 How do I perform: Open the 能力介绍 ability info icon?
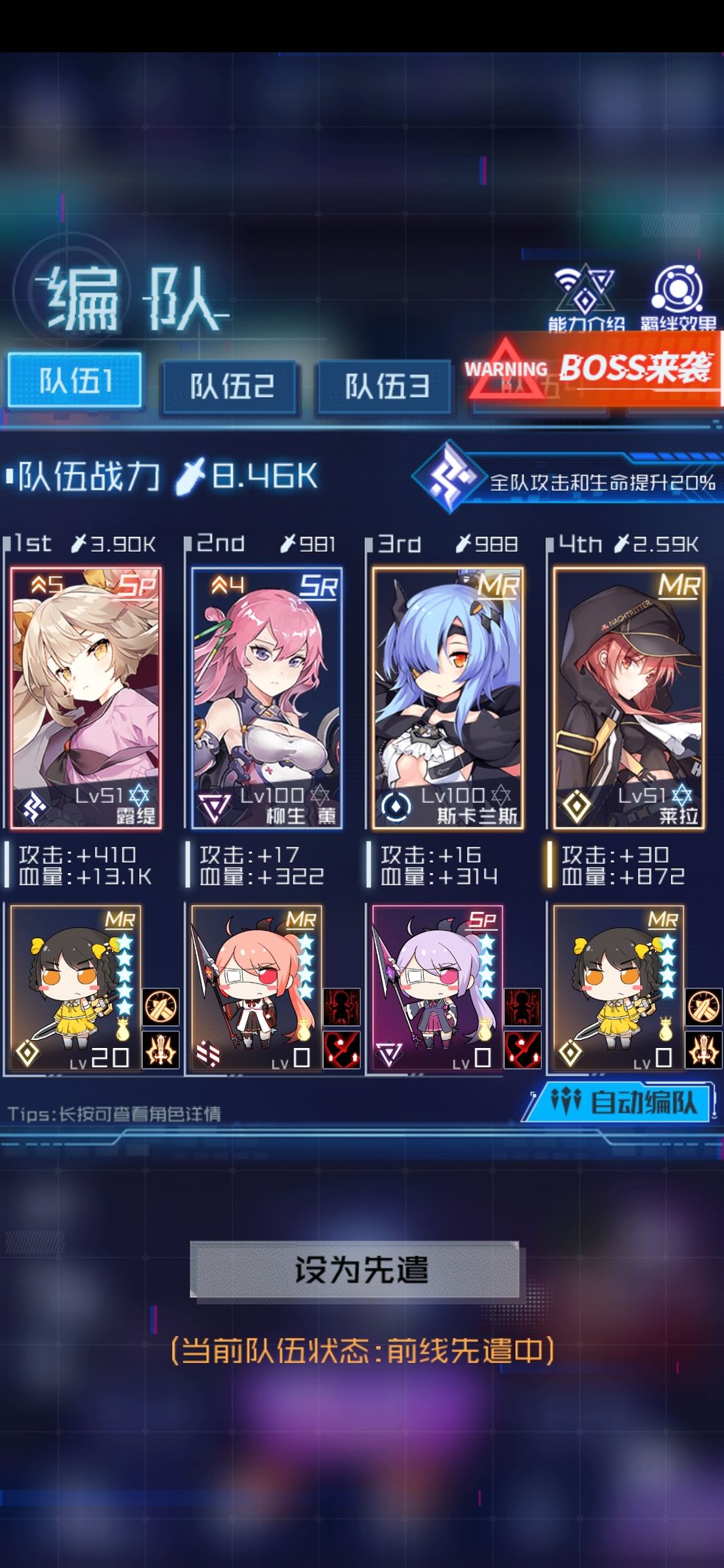[x=585, y=296]
